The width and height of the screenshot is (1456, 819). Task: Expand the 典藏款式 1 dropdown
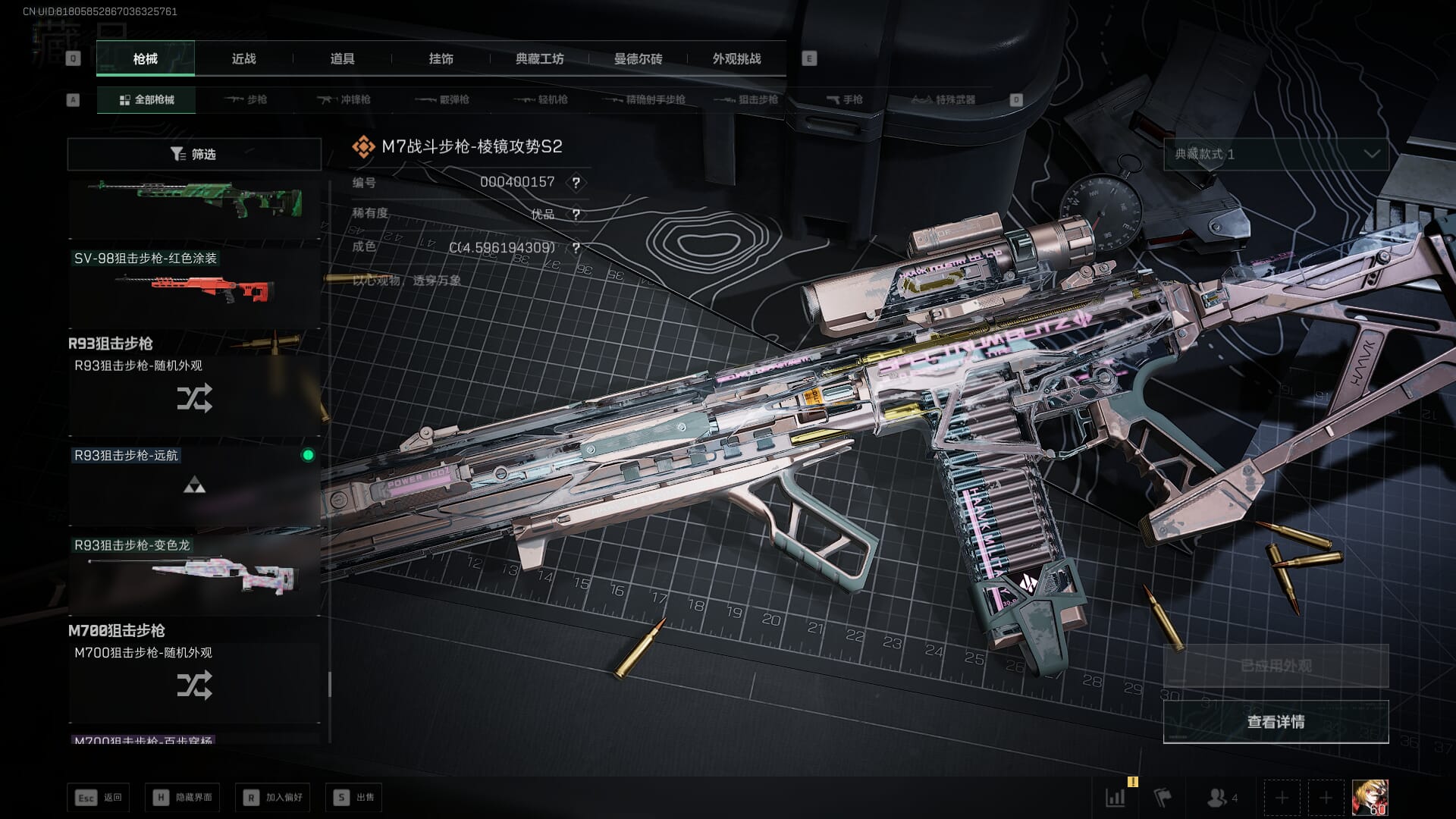coord(1276,154)
